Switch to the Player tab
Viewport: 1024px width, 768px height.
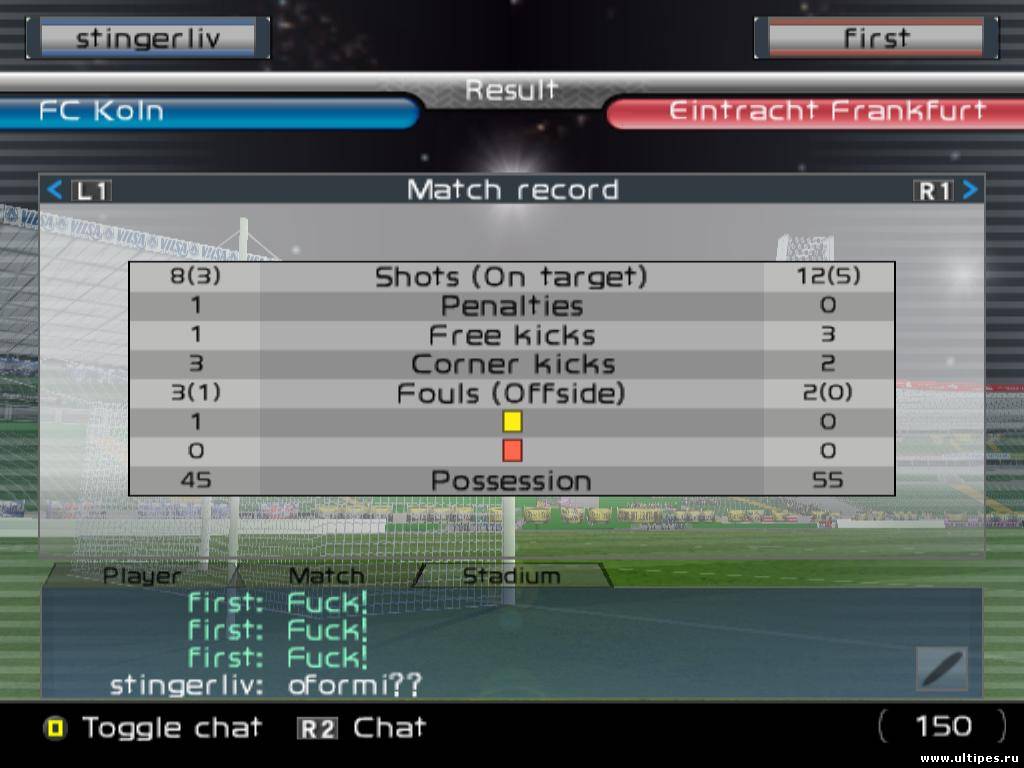(x=142, y=575)
